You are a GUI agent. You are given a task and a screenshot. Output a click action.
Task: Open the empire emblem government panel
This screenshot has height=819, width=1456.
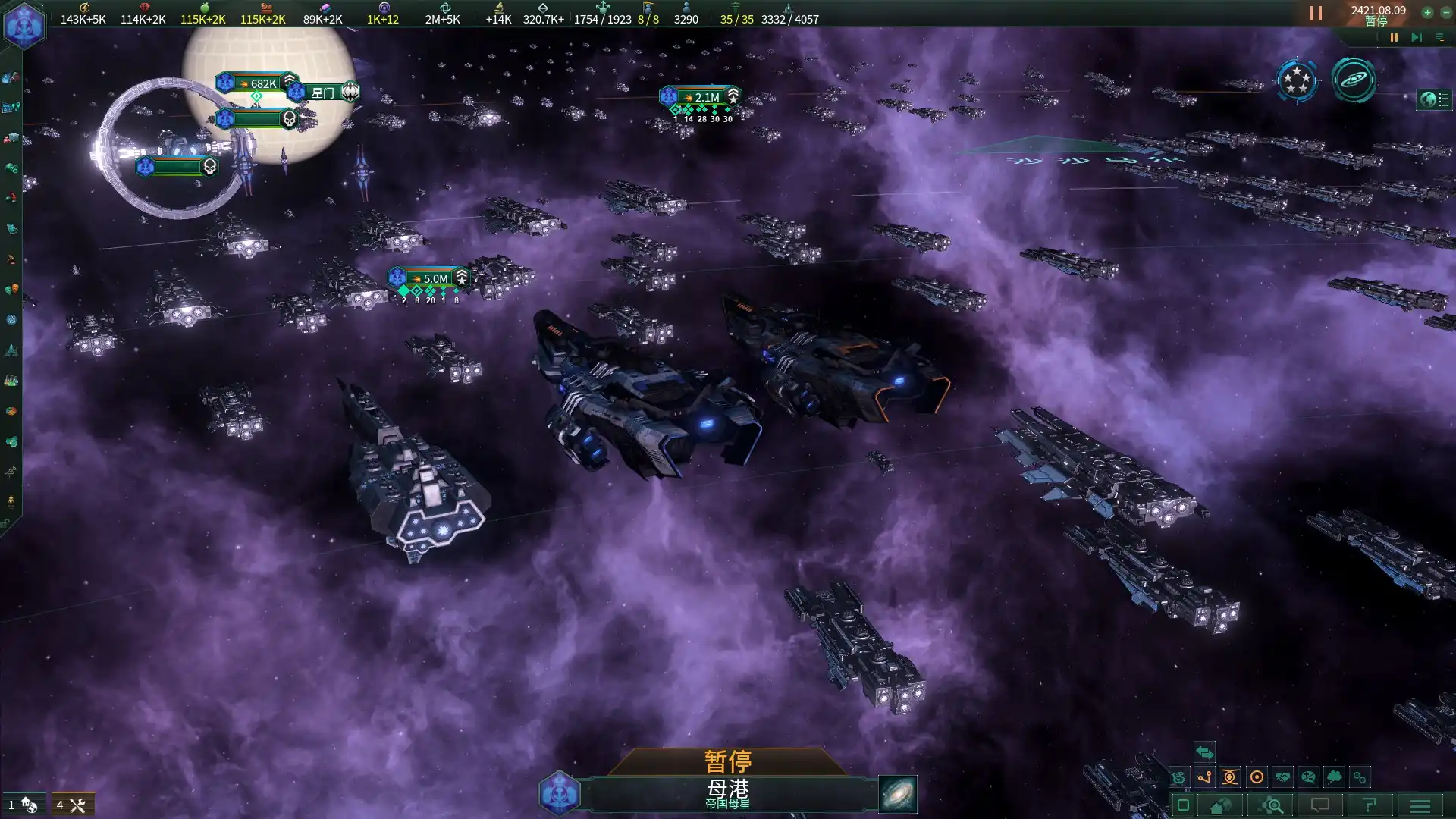[24, 25]
